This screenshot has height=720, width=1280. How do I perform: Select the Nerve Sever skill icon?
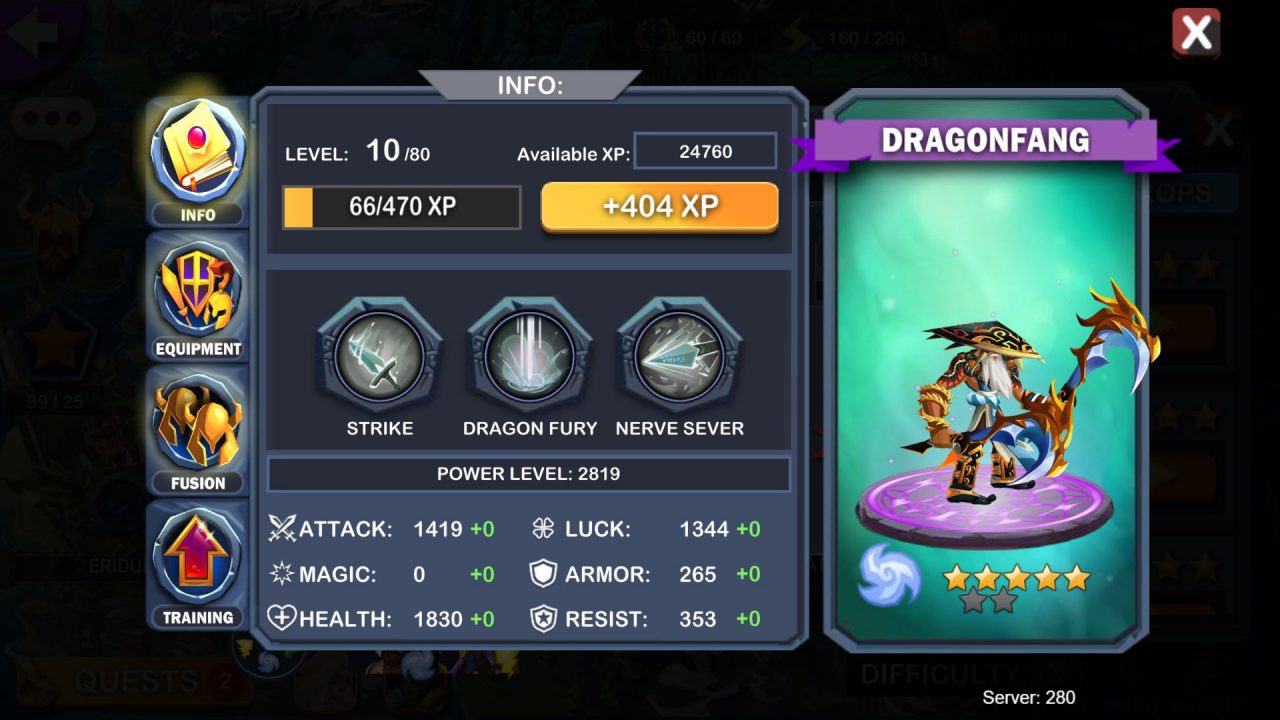679,357
